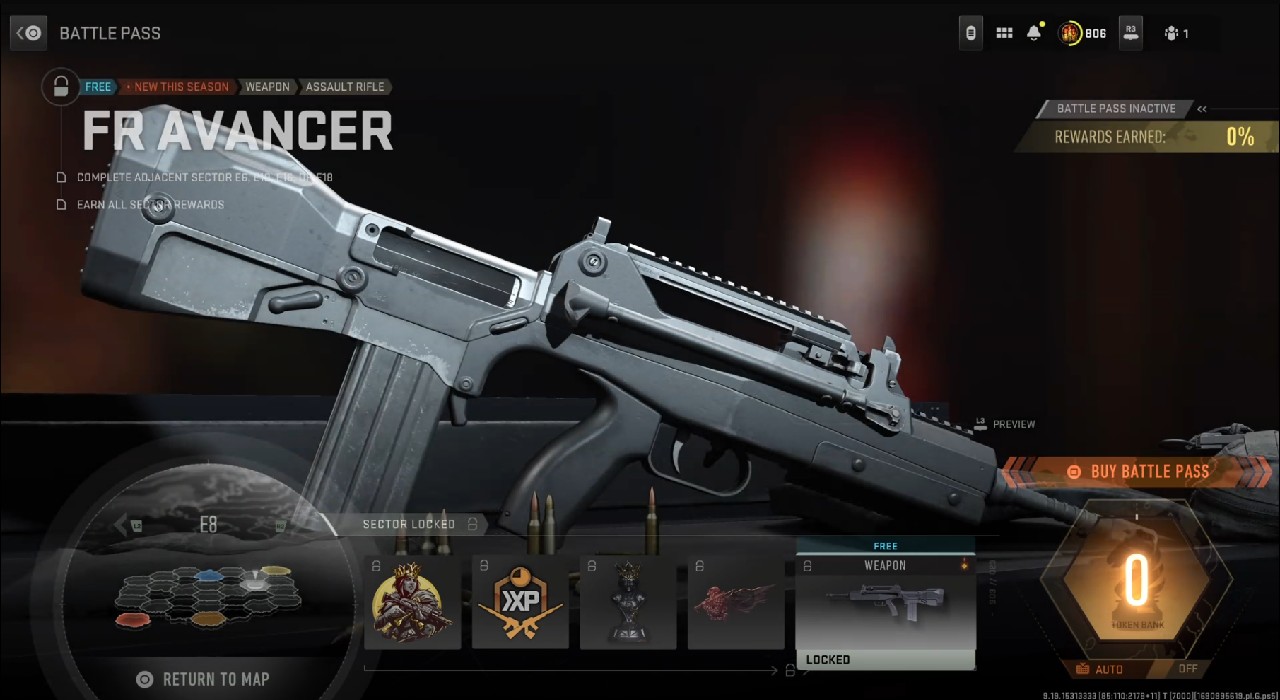Image resolution: width=1280 pixels, height=700 pixels.
Task: Select the crowned soldier emblem reward
Action: (412, 604)
